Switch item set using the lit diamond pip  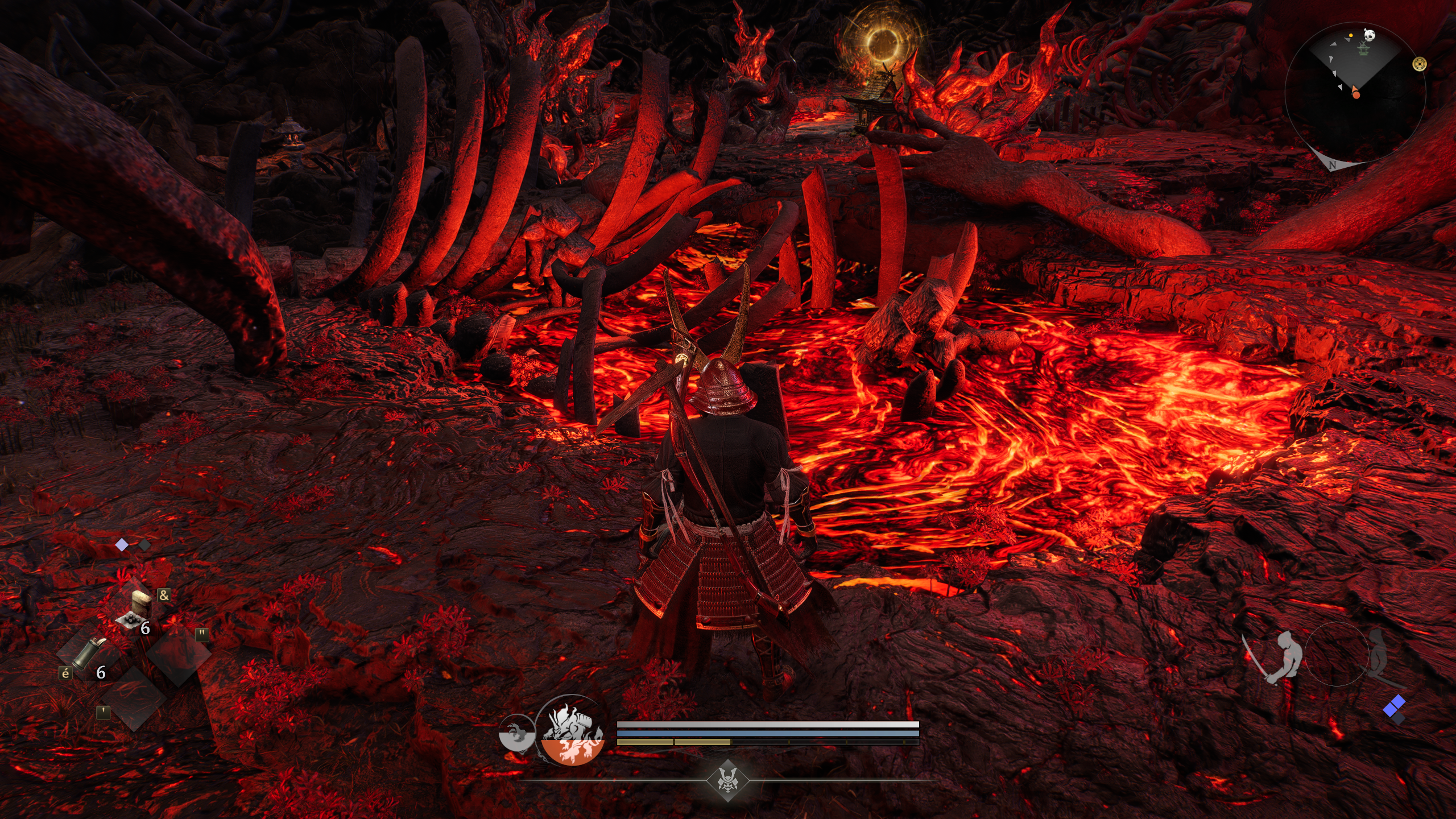(x=122, y=545)
